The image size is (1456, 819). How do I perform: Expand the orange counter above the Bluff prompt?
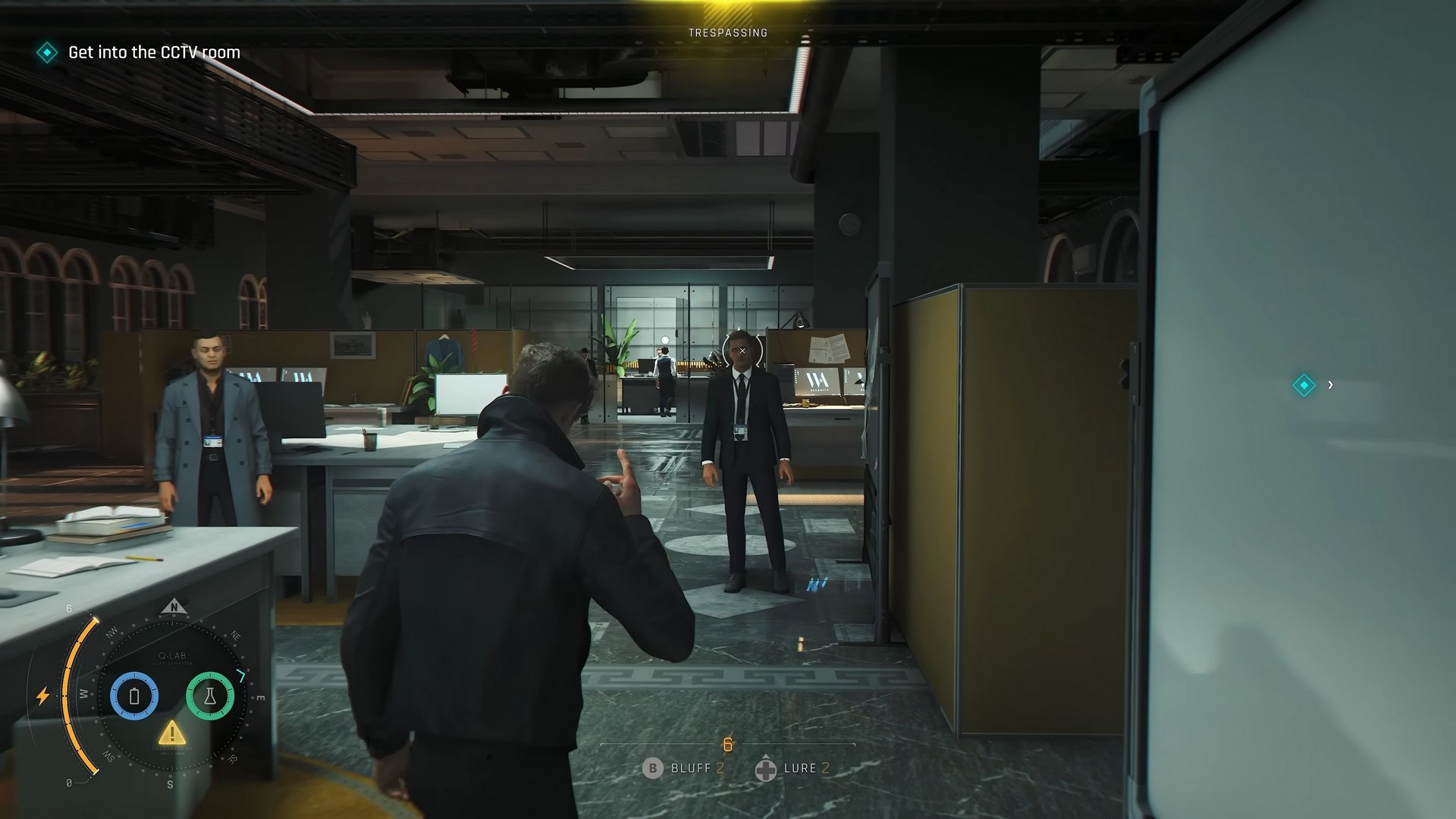point(728,744)
